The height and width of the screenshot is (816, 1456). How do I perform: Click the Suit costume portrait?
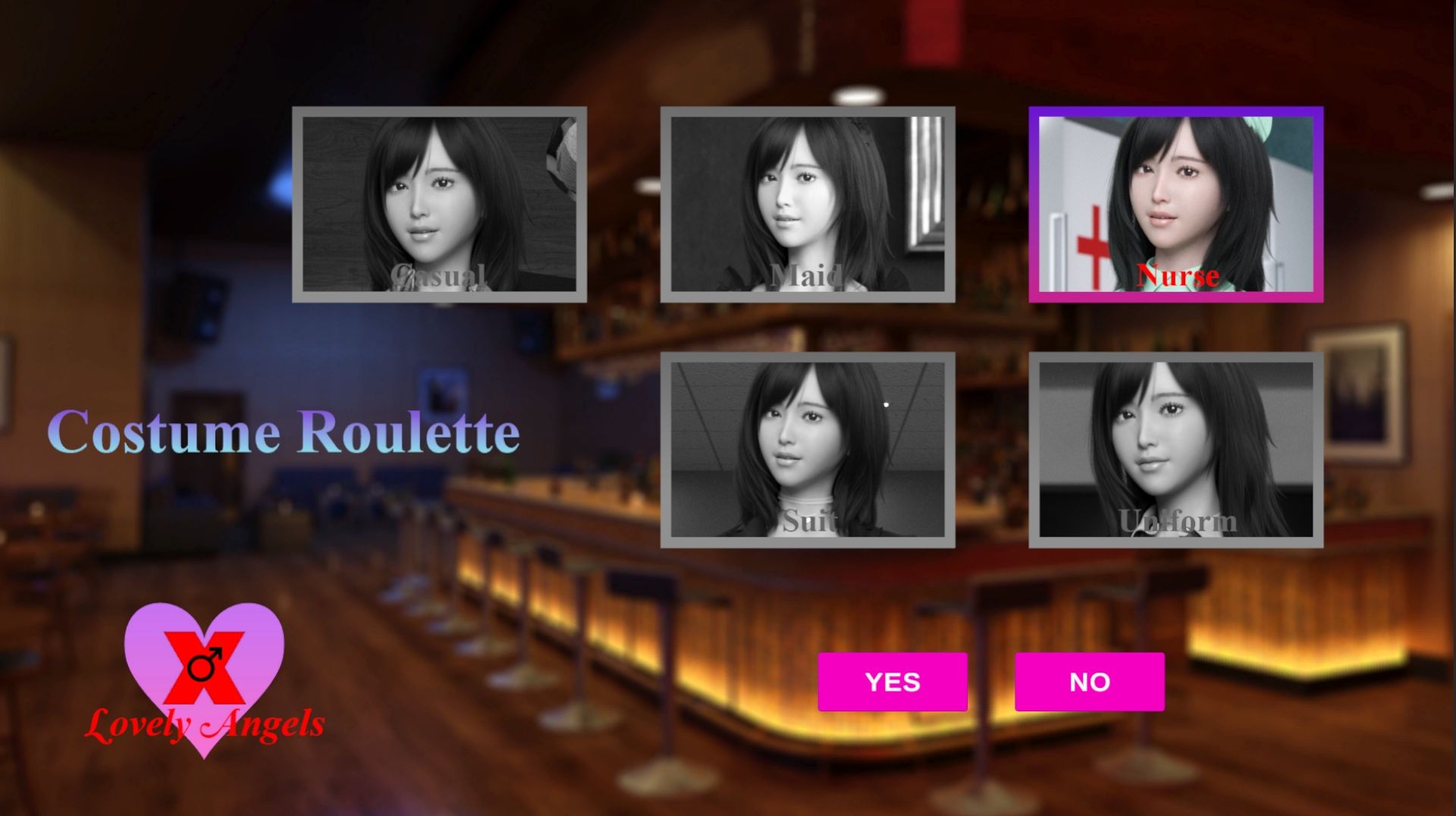click(808, 455)
